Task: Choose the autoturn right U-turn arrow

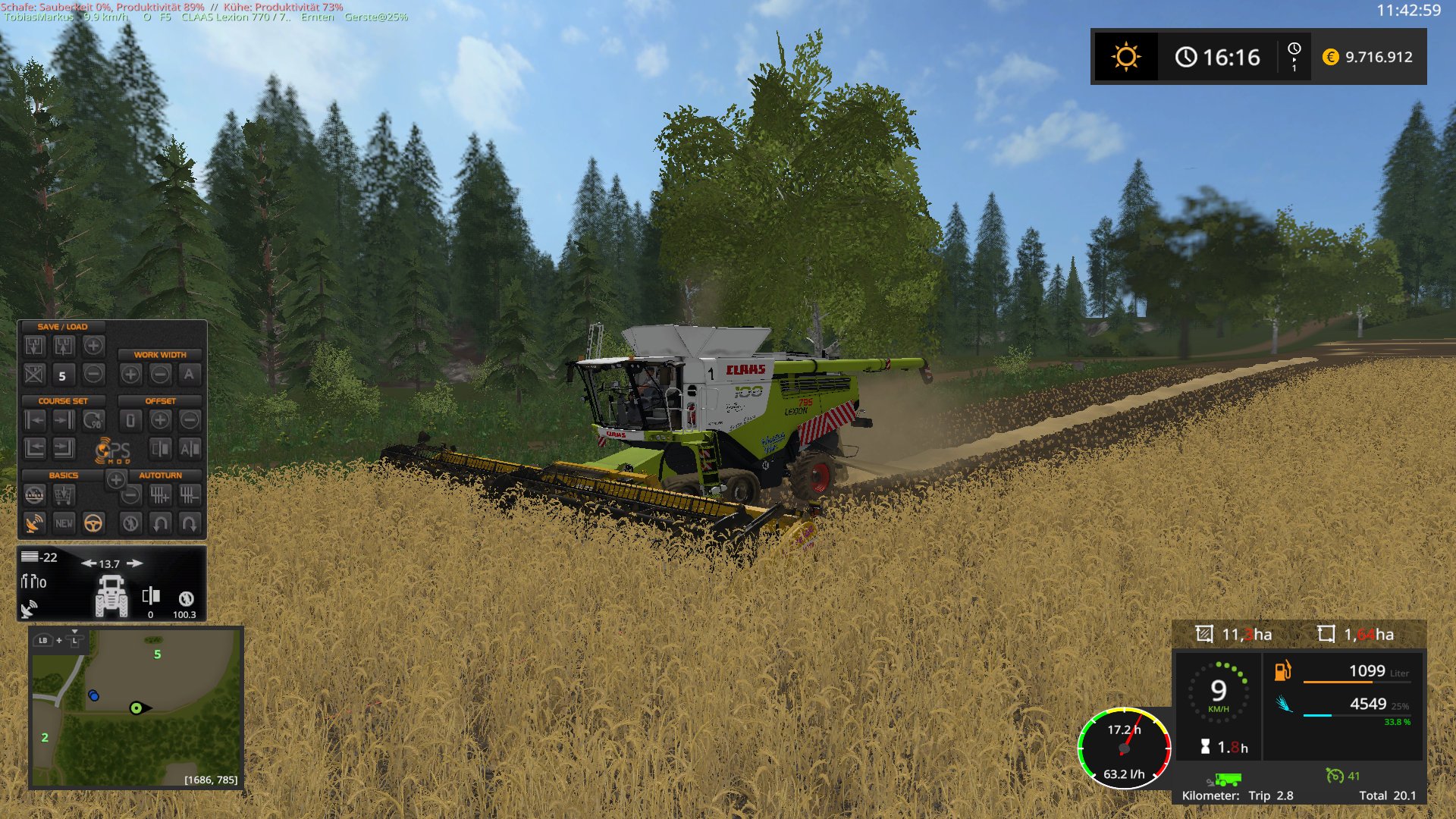Action: 190,523
